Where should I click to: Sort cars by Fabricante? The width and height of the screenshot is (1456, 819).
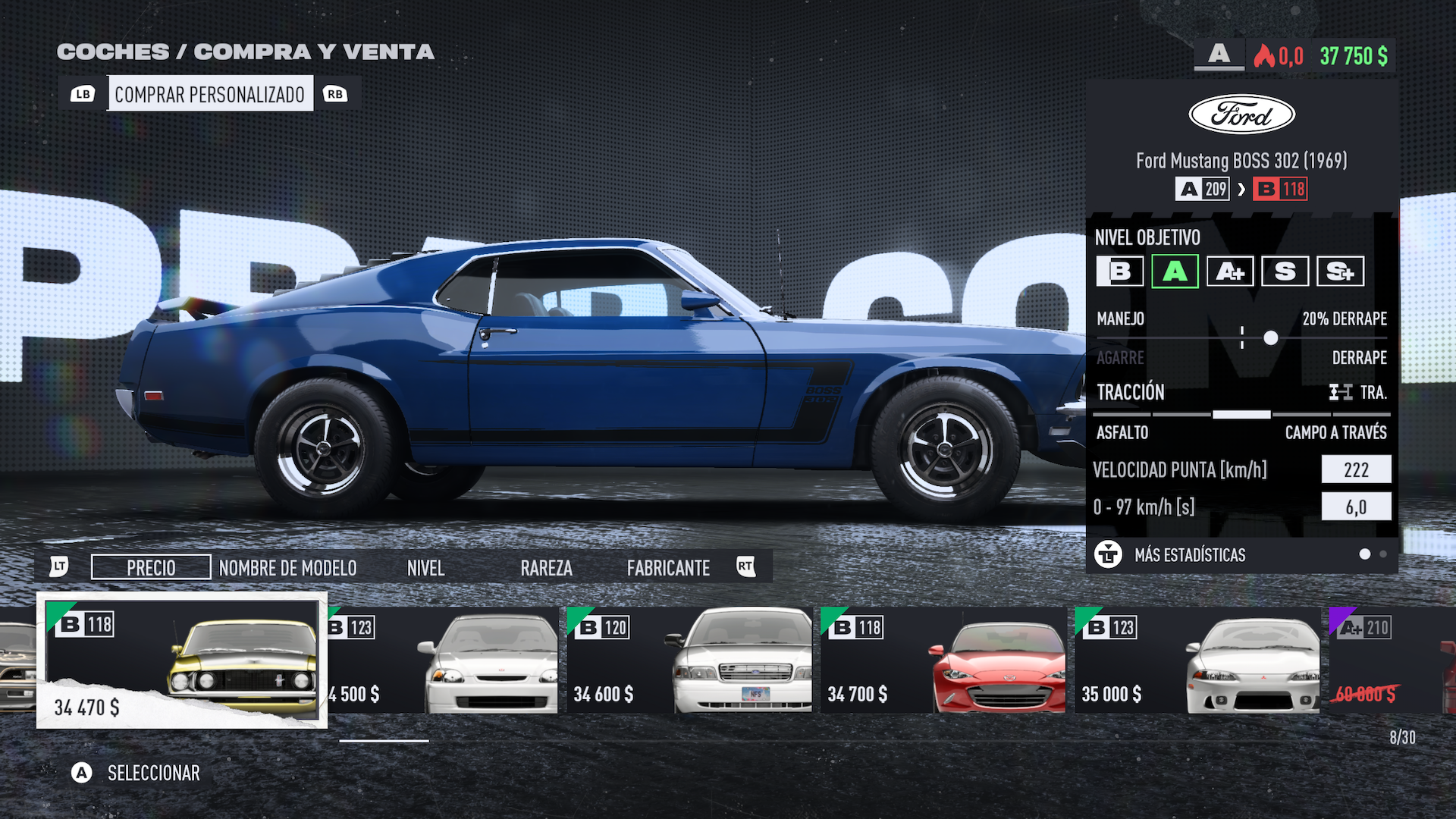point(668,567)
